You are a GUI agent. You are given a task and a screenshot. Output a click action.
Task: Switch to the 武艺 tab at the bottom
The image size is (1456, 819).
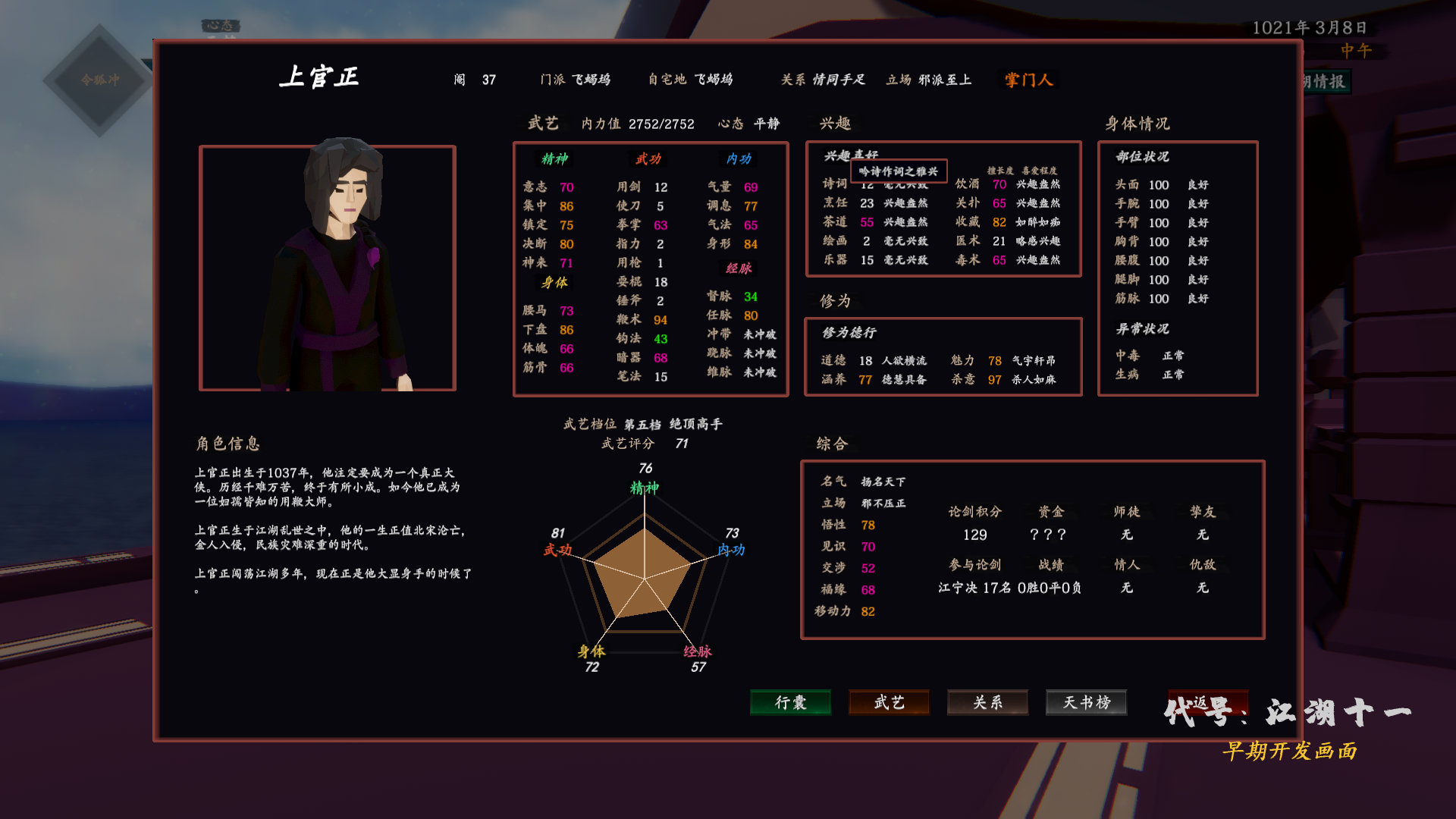click(888, 703)
